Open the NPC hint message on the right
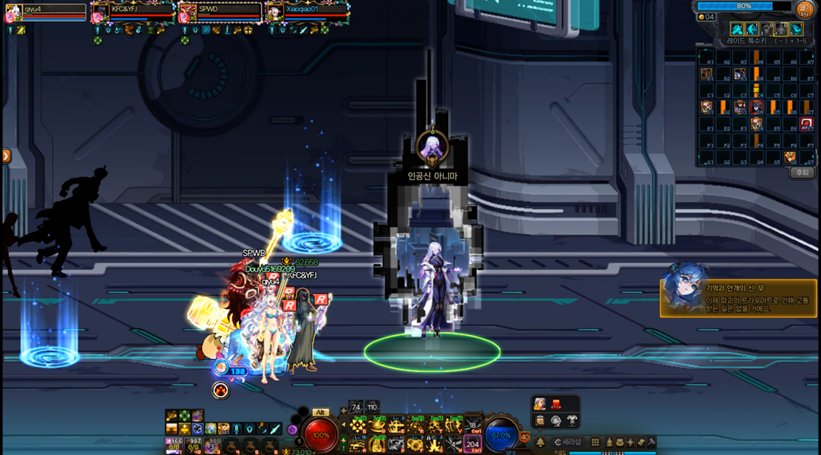This screenshot has width=821, height=455. 738,297
